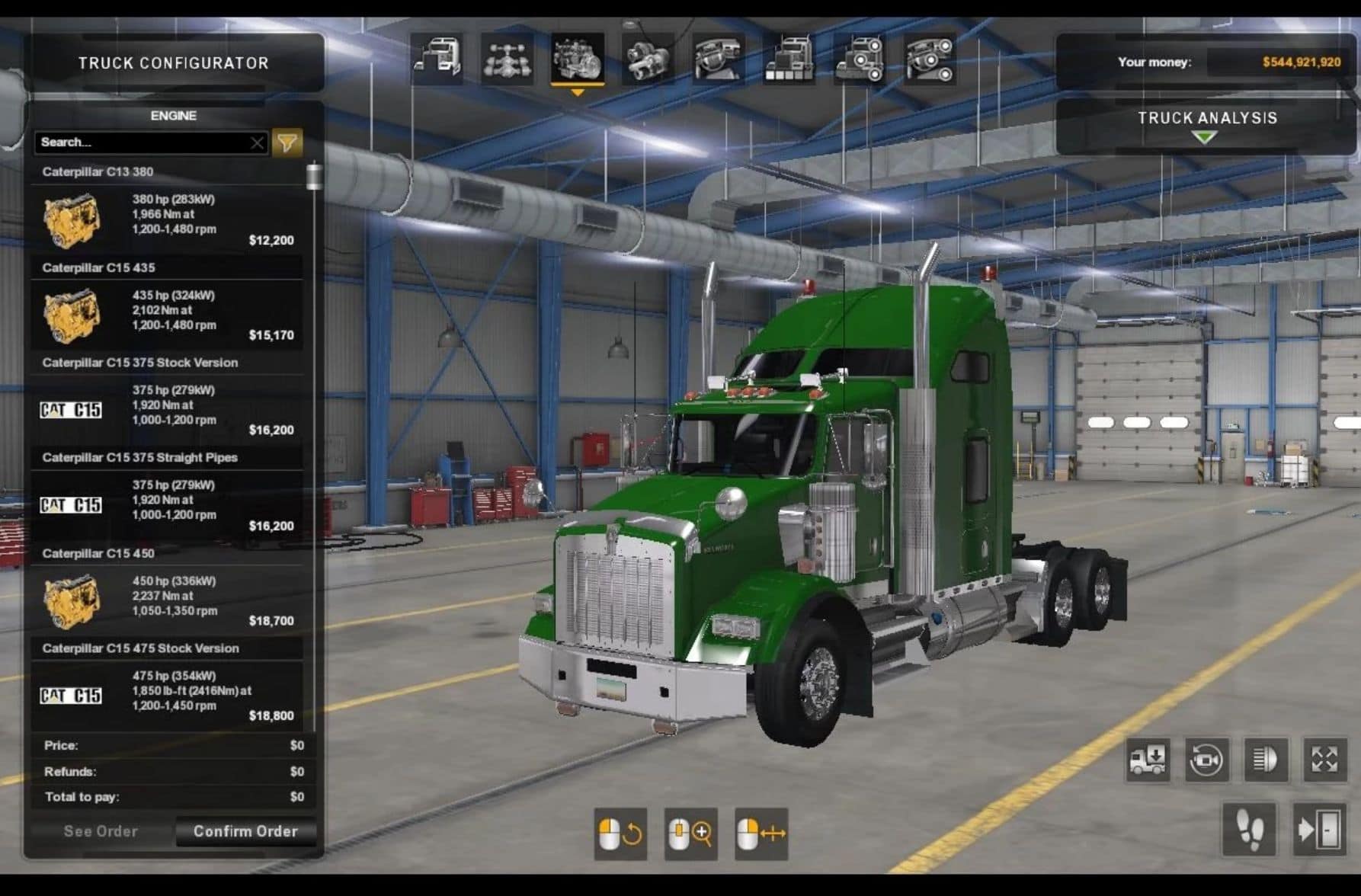Screen dimensions: 1361x896
Task: Pick Caterpillar C15 375 Stock Version engine
Action: tap(168, 409)
